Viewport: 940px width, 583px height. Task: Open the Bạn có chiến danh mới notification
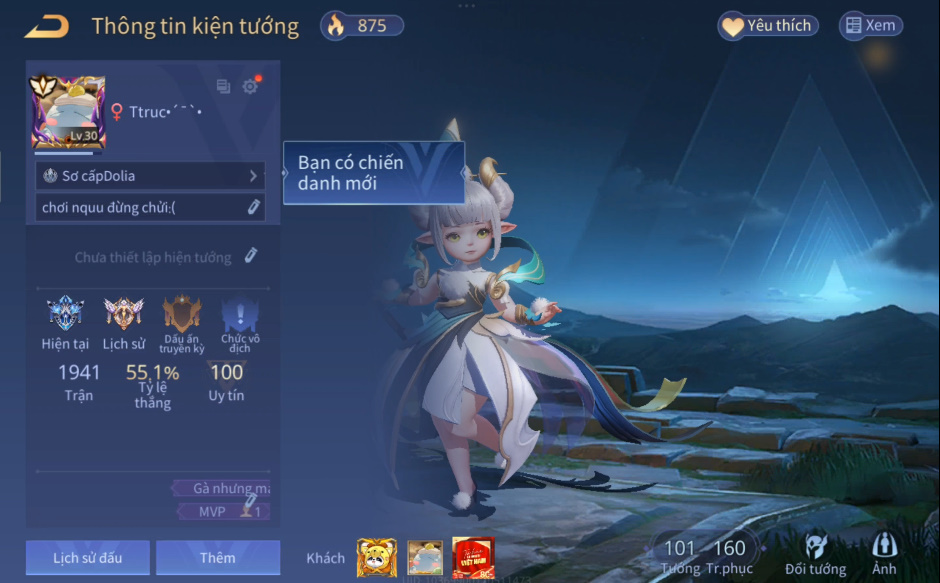[374, 173]
